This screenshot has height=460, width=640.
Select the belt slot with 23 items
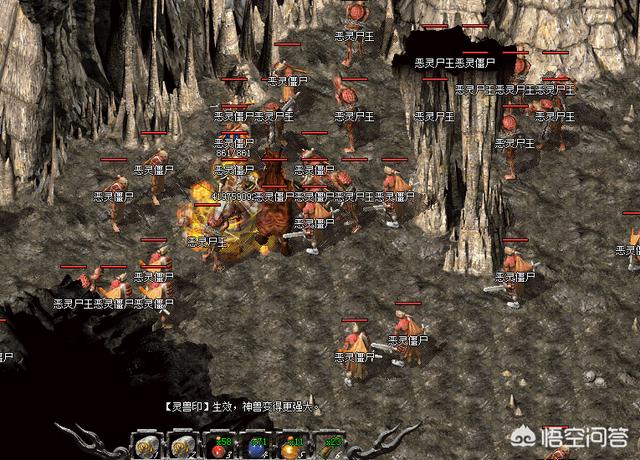330,444
